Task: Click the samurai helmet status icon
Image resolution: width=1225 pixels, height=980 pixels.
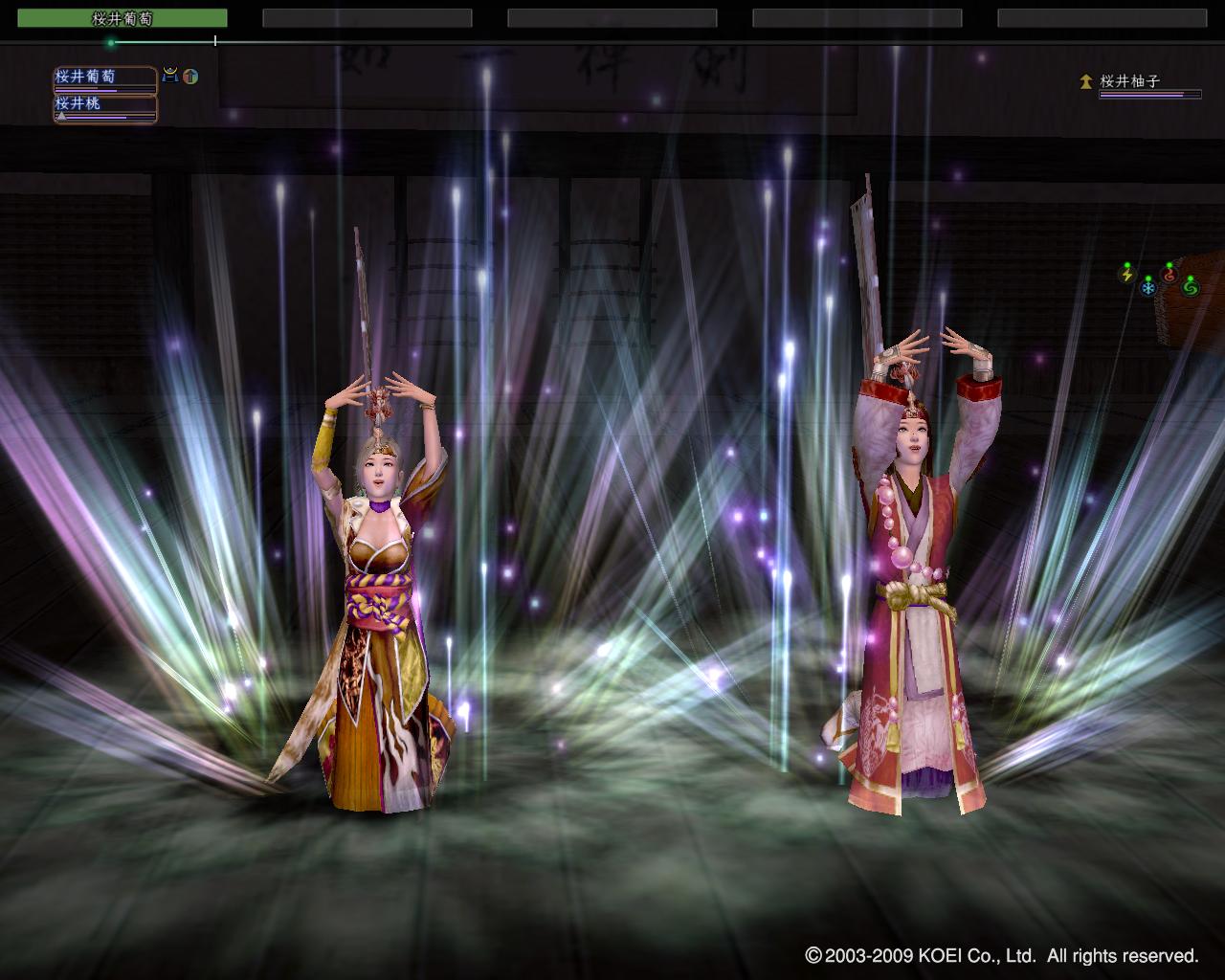Action: 170,75
